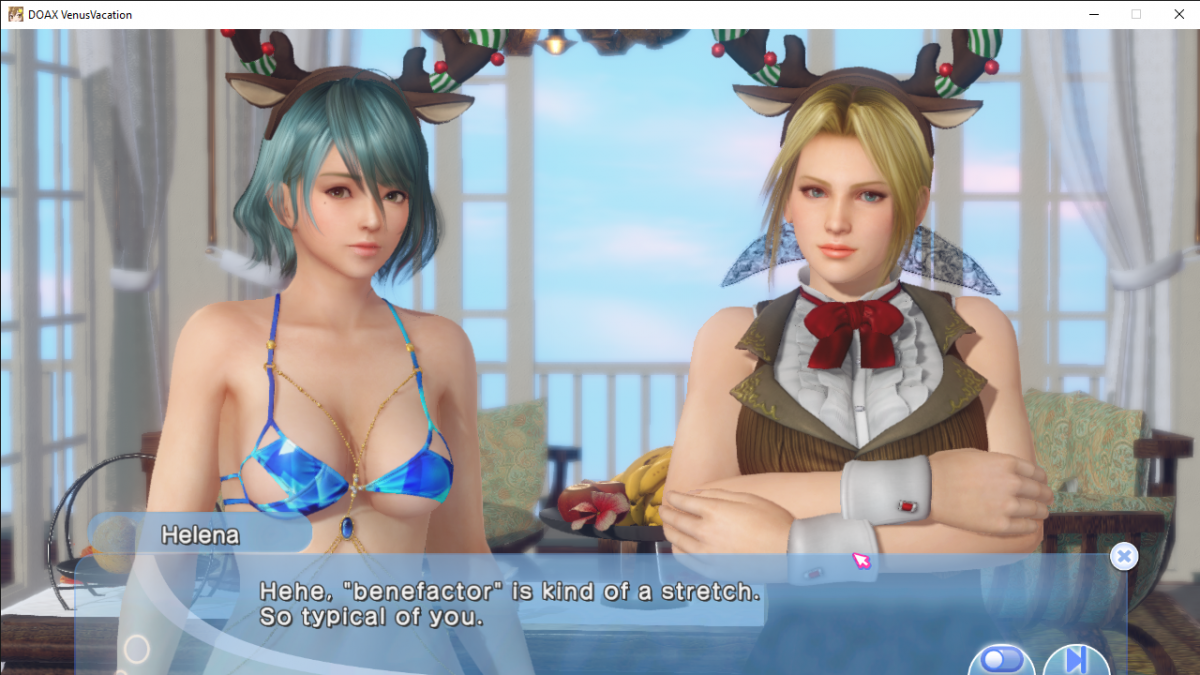Toggle the auto-advance dialogue switch

[1001, 660]
